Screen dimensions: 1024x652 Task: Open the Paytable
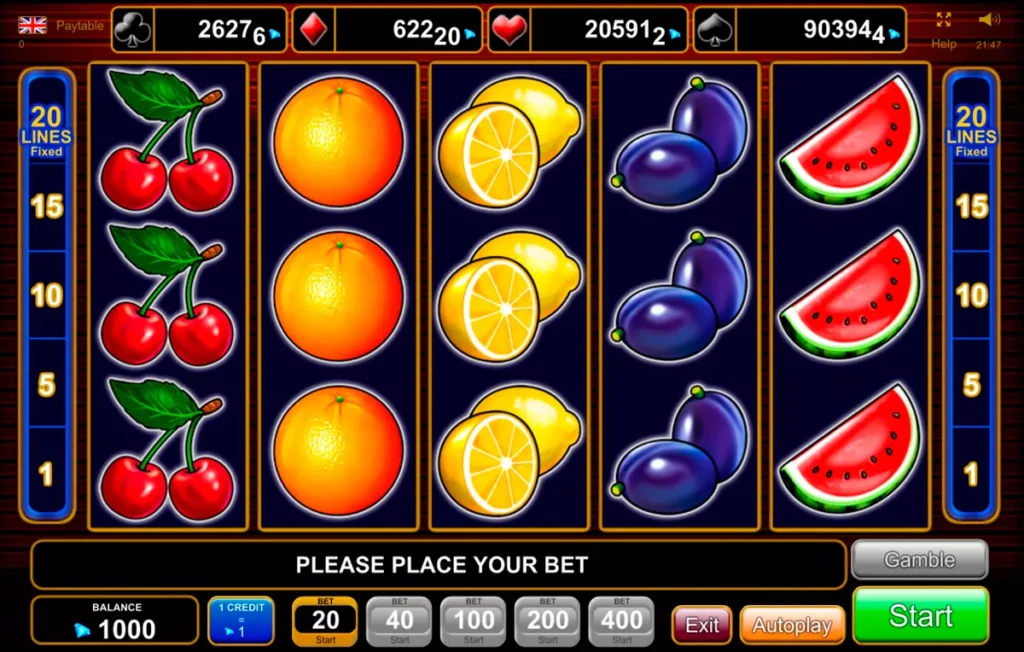[x=80, y=25]
